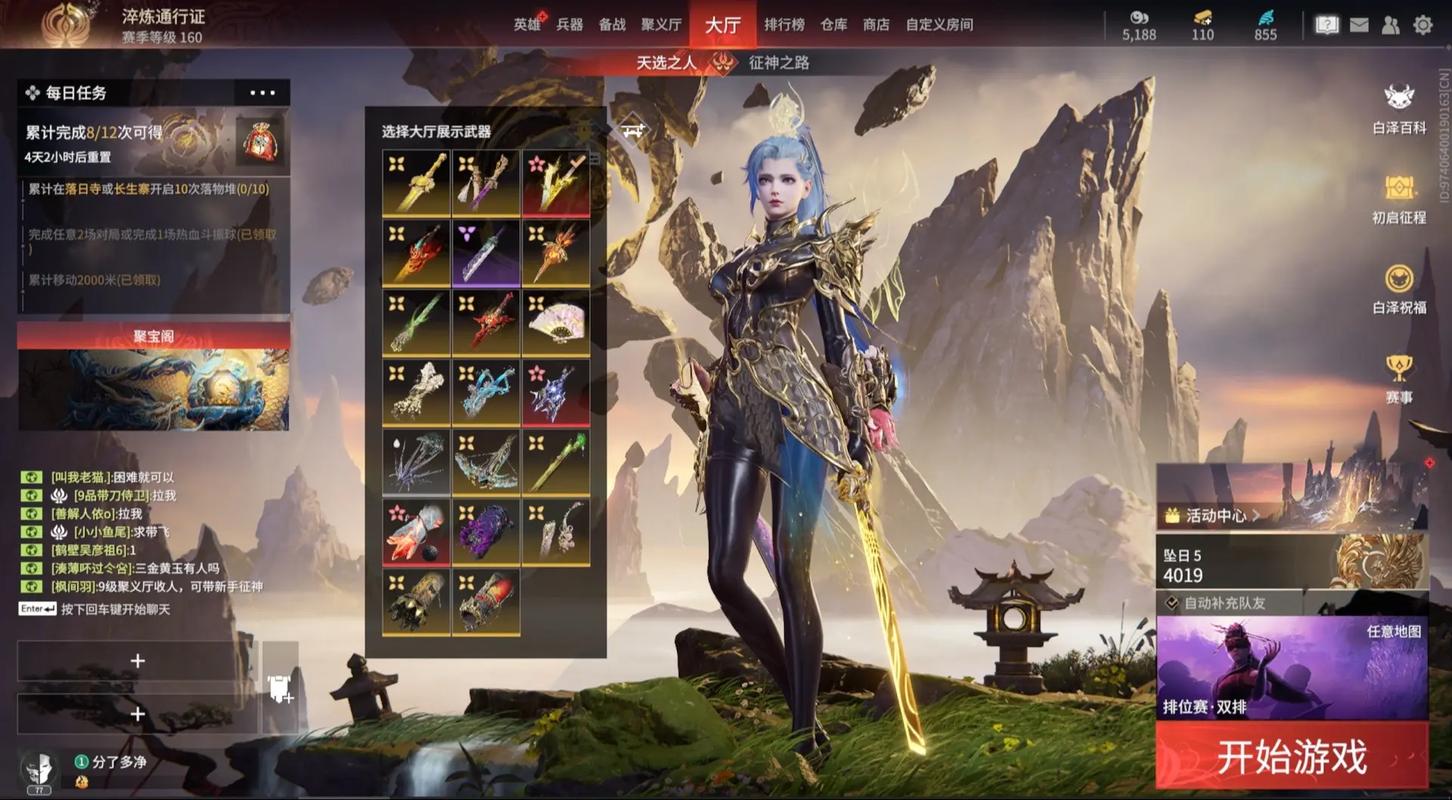Open the mail envelope icon
Viewport: 1452px width, 800px height.
coord(1359,25)
